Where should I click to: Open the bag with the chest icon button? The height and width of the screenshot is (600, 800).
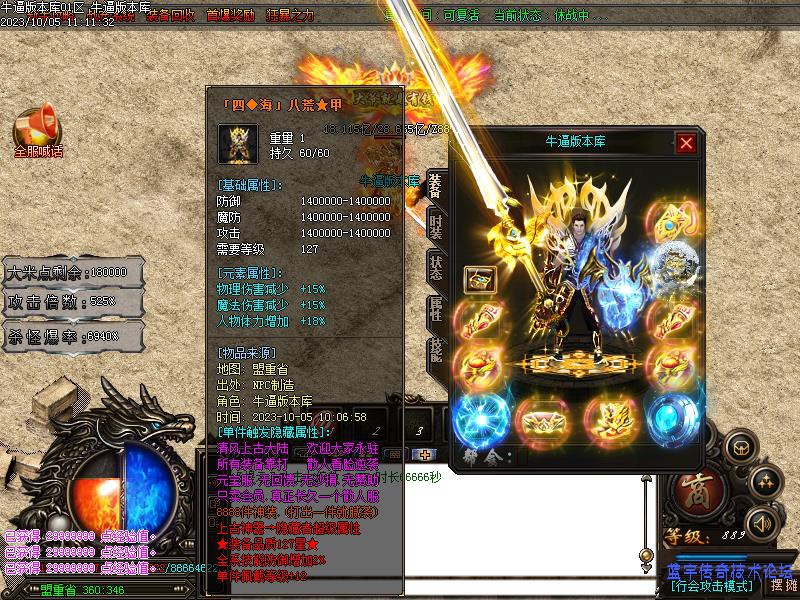click(743, 447)
